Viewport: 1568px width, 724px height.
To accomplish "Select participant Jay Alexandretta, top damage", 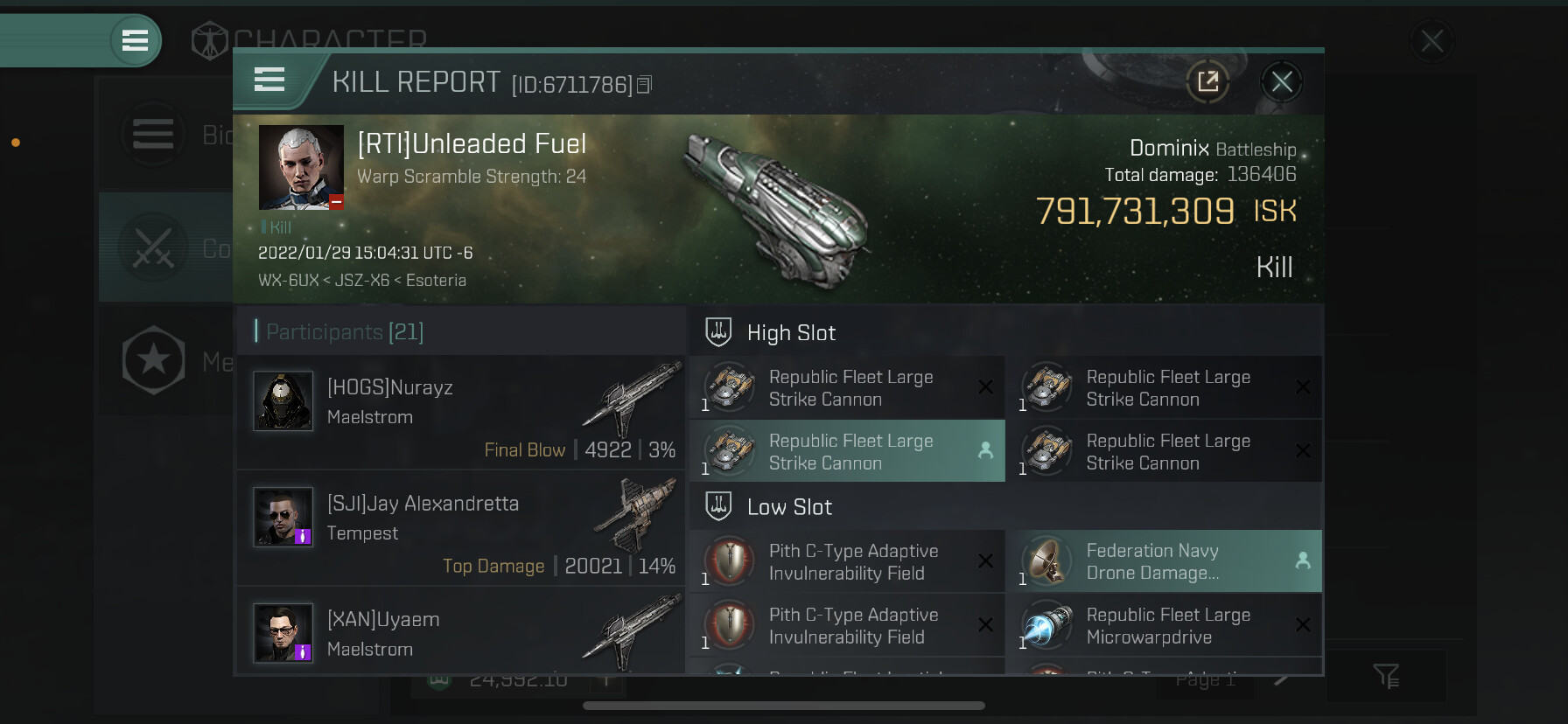I will tap(461, 527).
